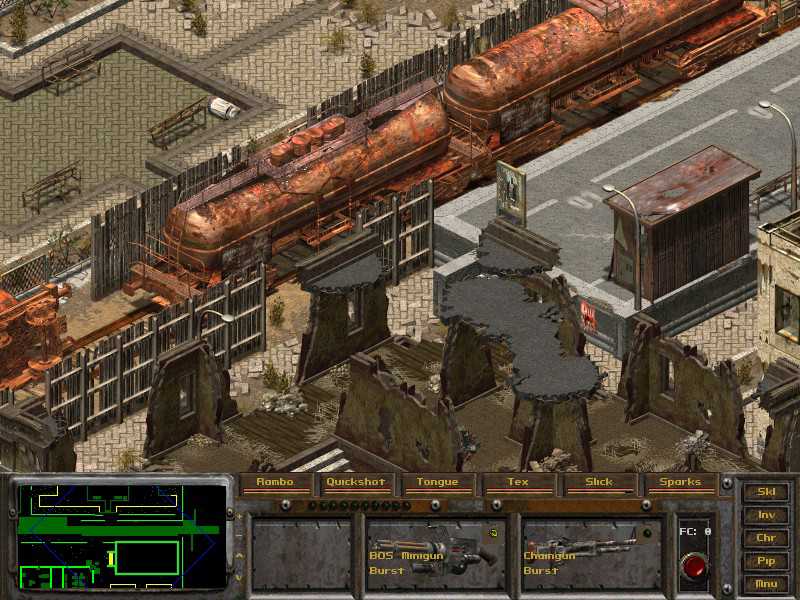Screen dimensions: 800x600
Task: Select the Tex squad tab
Action: (x=518, y=483)
